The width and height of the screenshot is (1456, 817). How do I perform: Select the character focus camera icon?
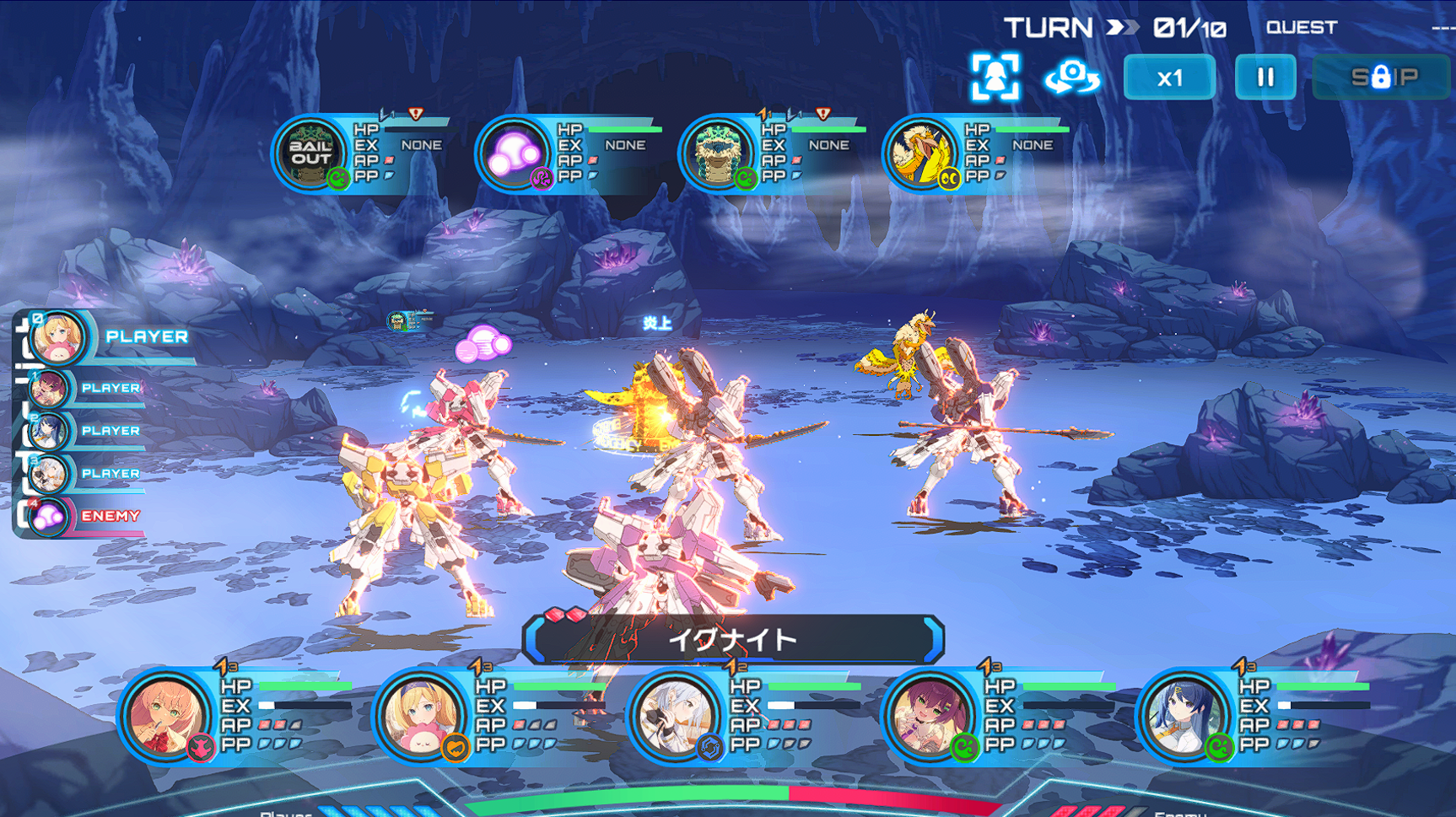pos(997,76)
